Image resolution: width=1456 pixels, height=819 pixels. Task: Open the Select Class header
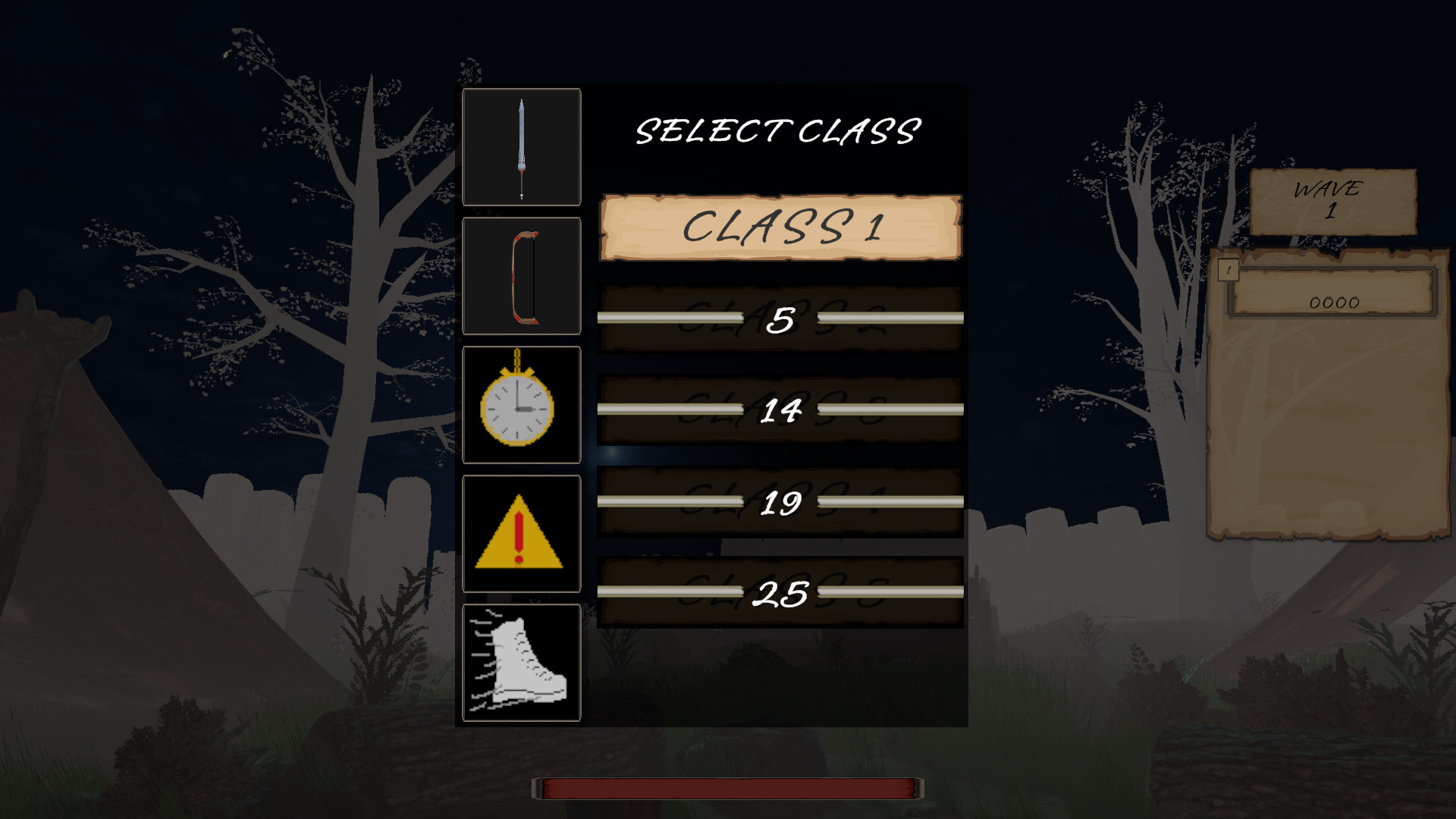point(776,132)
